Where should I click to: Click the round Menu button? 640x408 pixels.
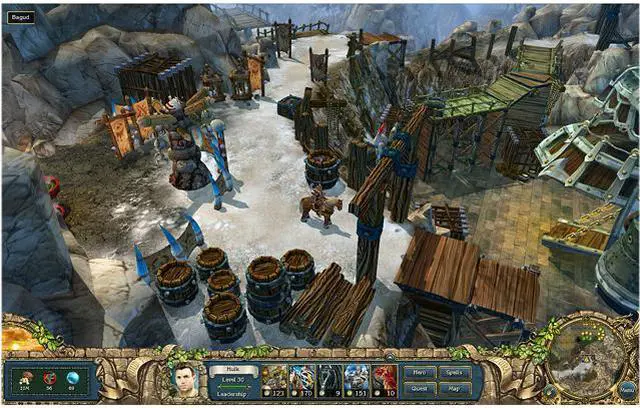626,391
